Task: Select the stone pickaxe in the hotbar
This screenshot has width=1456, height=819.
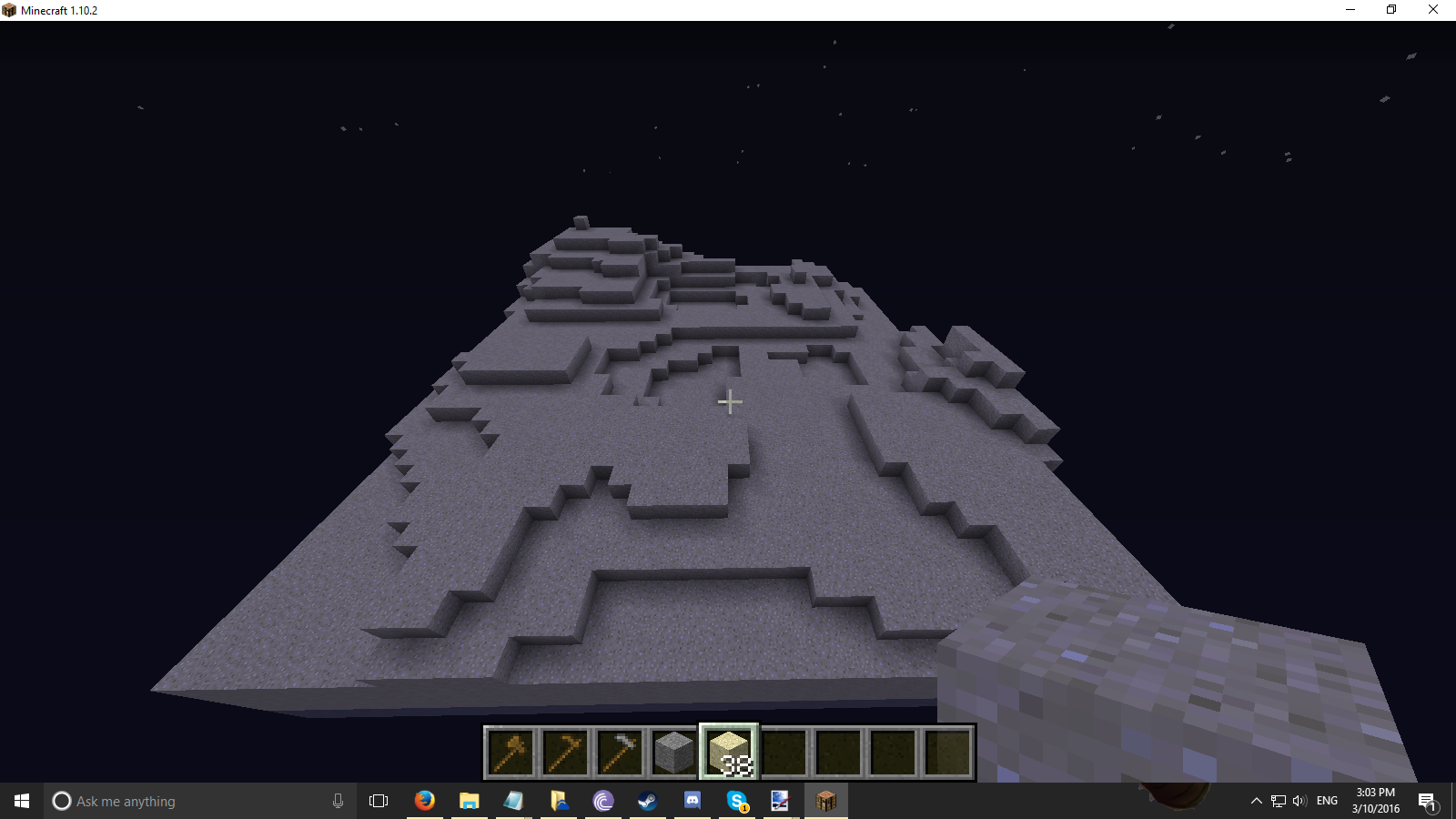Action: [620, 749]
